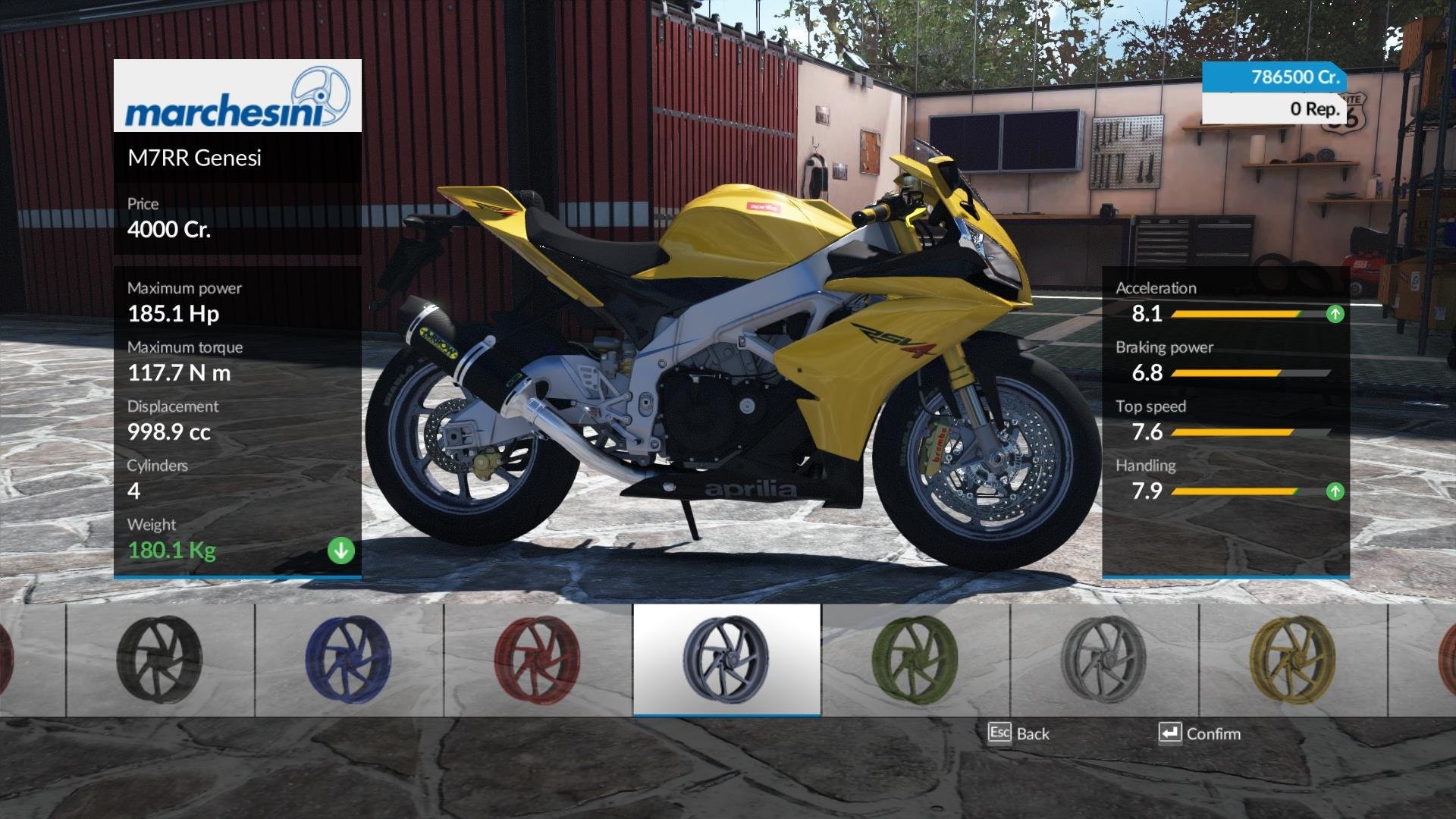The height and width of the screenshot is (819, 1456).
Task: Select the light gray wheel rim
Action: (1105, 660)
